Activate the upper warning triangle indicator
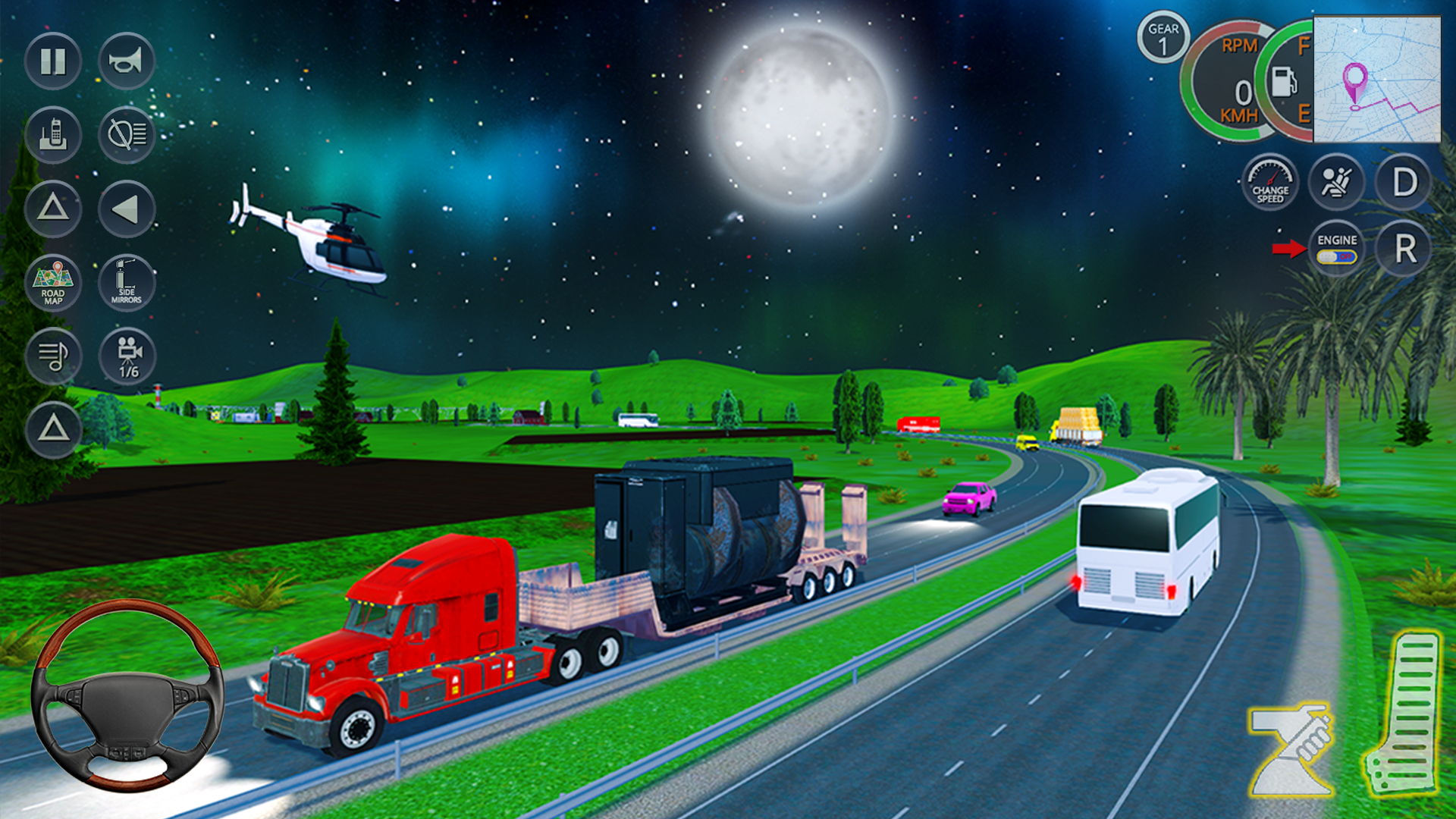Screen dimensions: 1456x819 click(53, 208)
